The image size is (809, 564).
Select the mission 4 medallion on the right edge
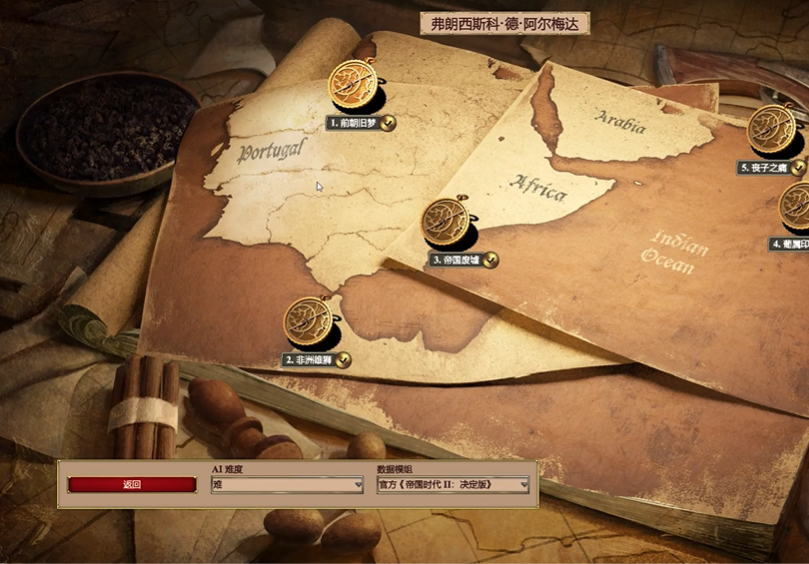(x=796, y=206)
